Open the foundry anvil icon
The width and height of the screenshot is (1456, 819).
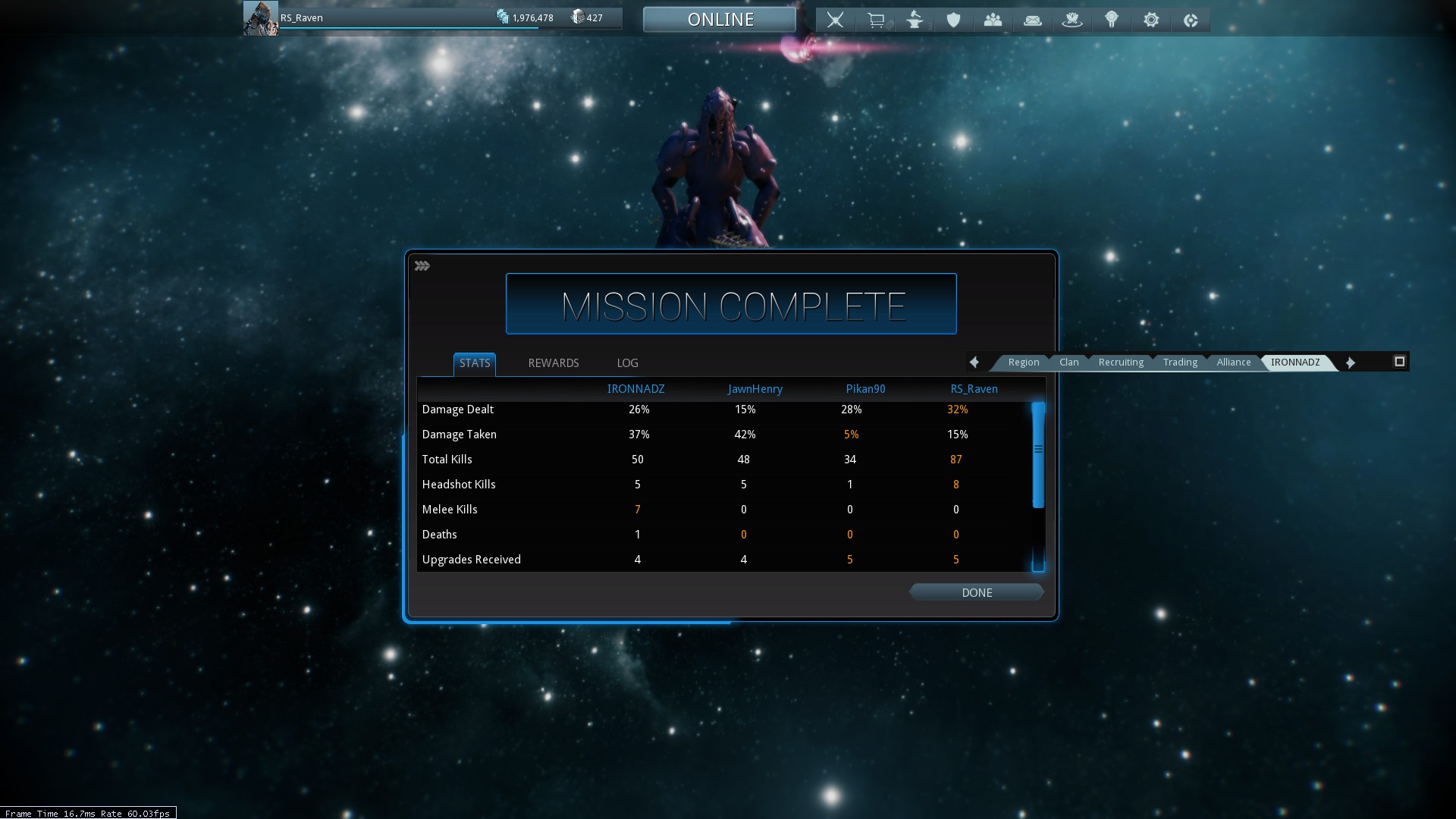915,20
